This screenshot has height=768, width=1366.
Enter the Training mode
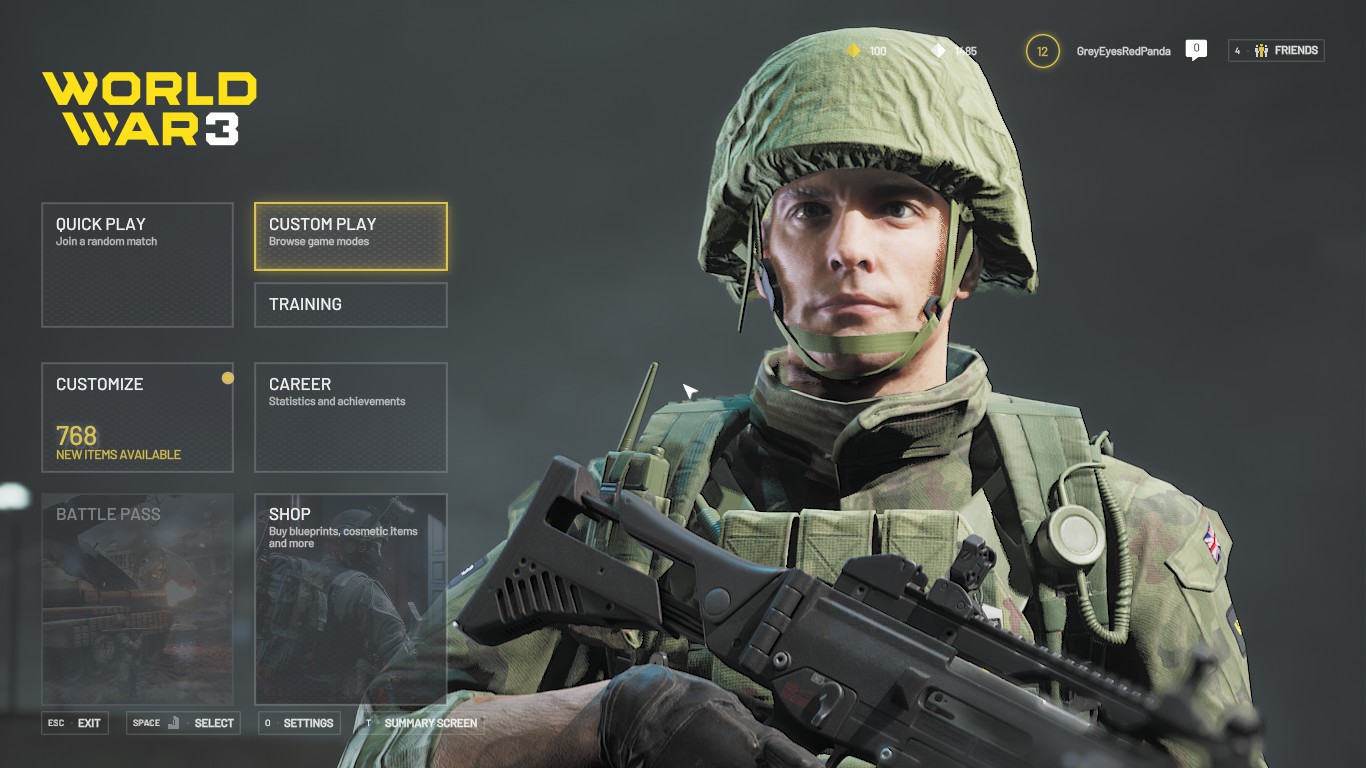[350, 304]
